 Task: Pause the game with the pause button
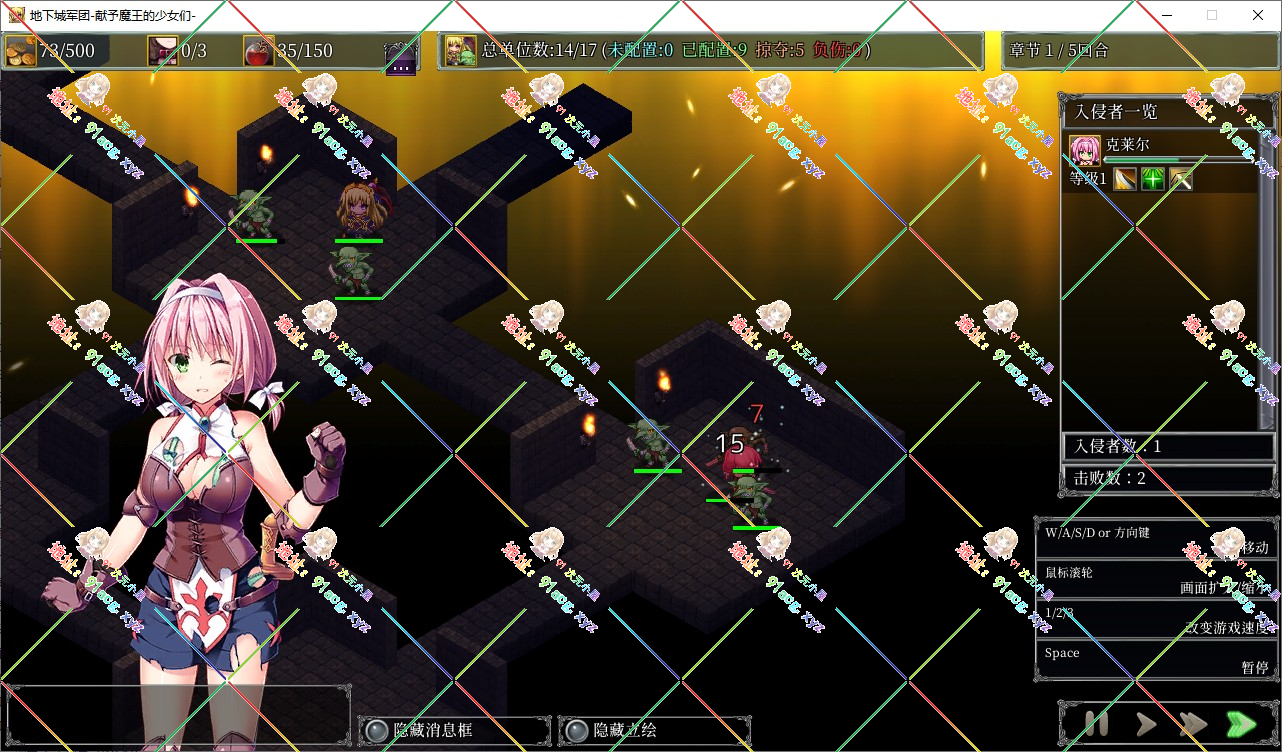[1097, 723]
